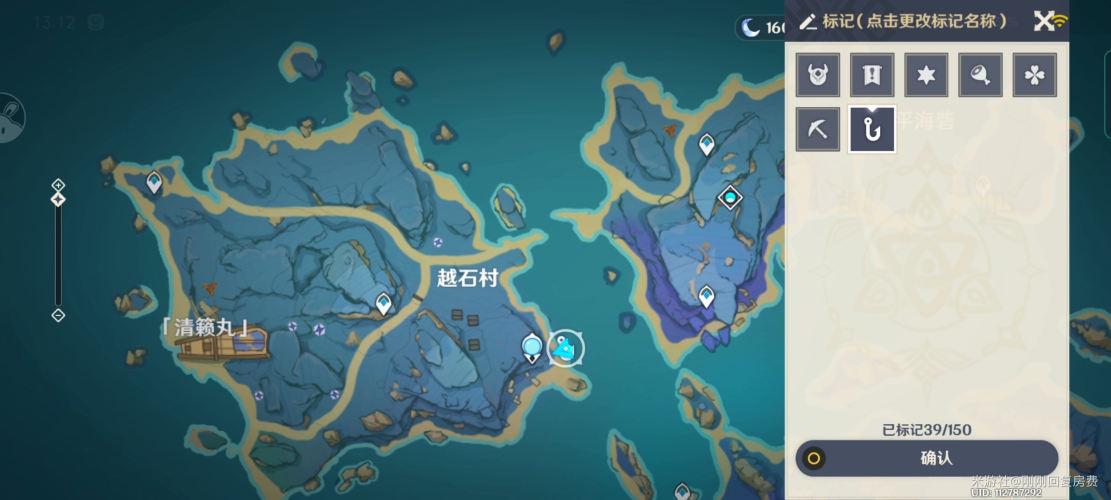Select the waypoint on the northwest cape
Viewport: 1111px width, 500px height.
click(x=154, y=182)
